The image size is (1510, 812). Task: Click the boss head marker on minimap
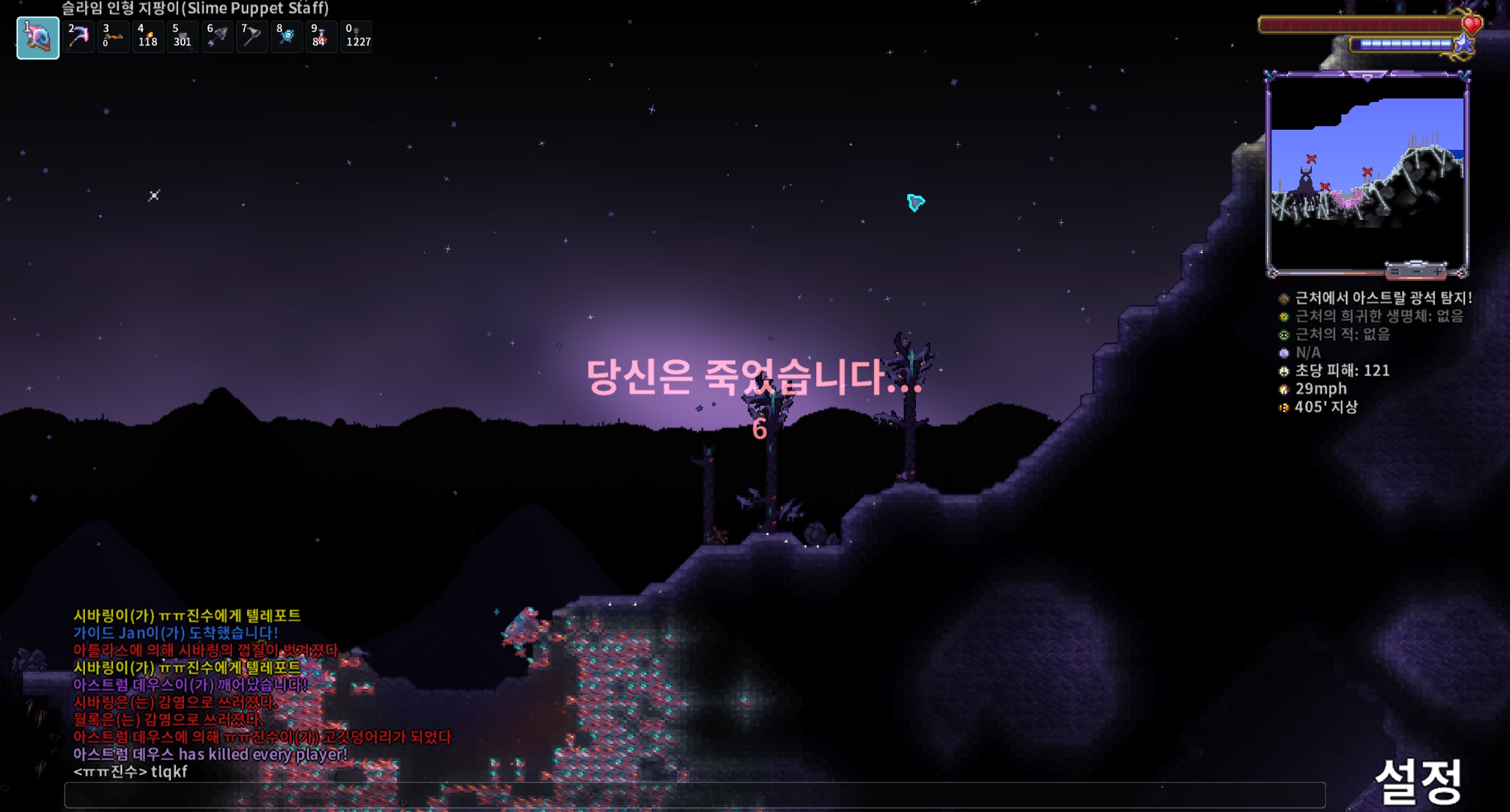click(x=1305, y=177)
